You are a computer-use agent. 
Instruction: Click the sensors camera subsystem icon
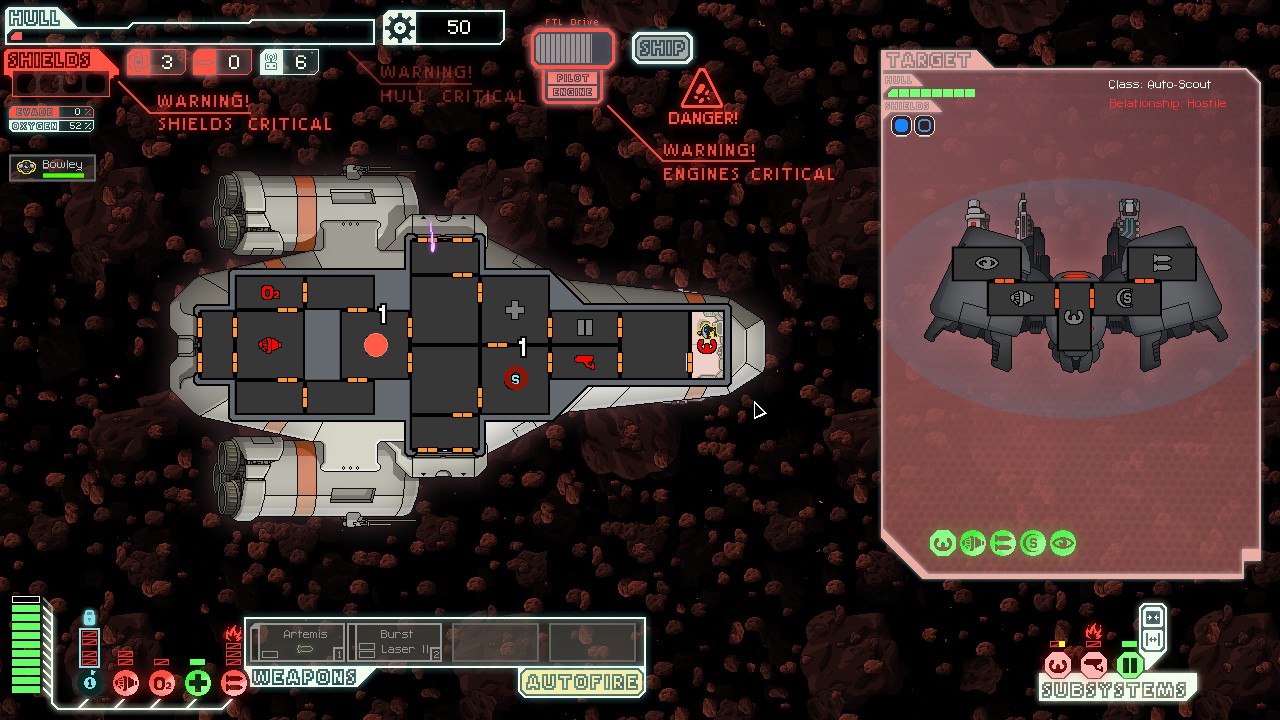coord(1093,664)
